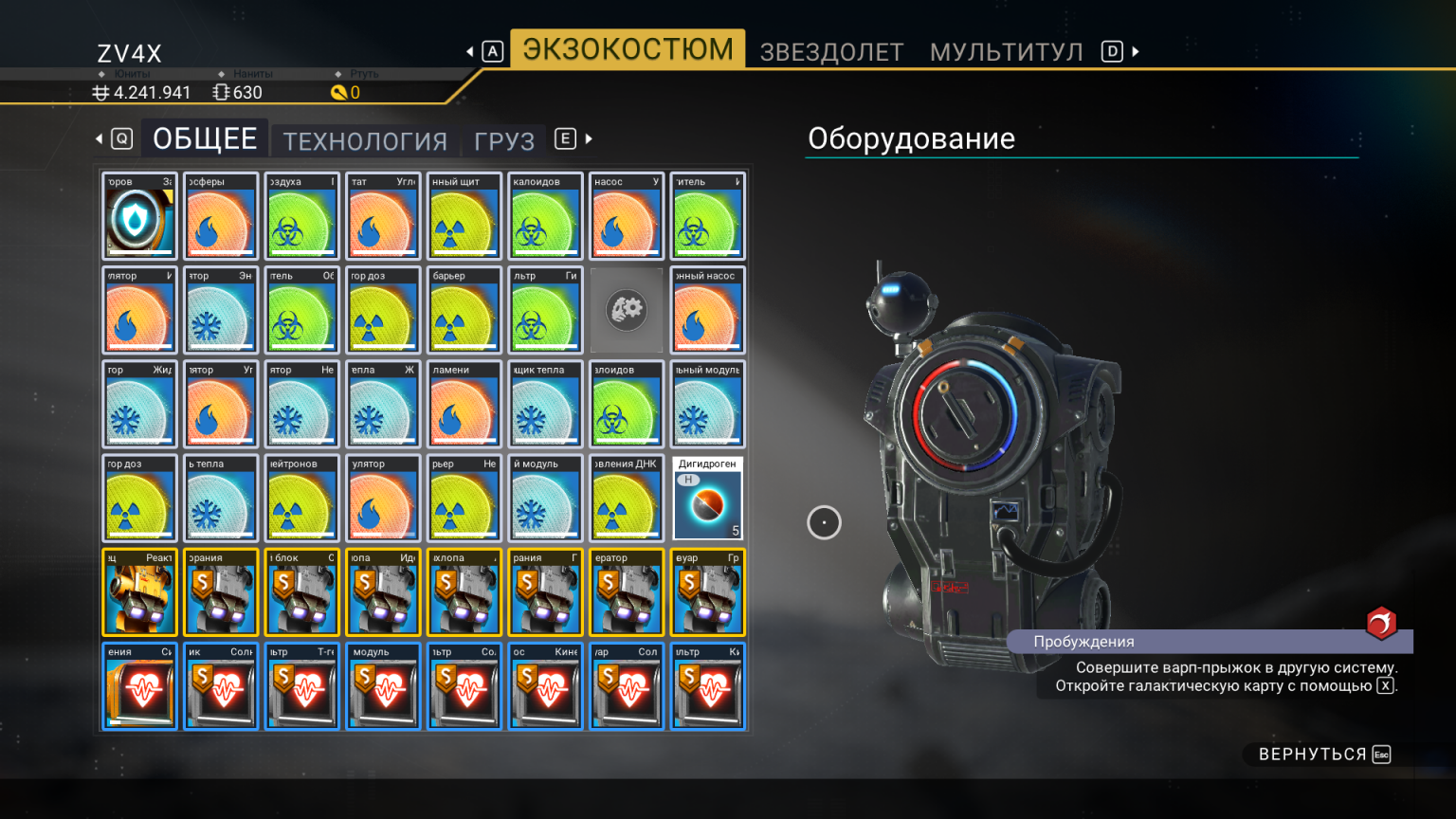Pick the snowflake slot labeled 'щик тепла'
1456x819 pixels.
545,404
